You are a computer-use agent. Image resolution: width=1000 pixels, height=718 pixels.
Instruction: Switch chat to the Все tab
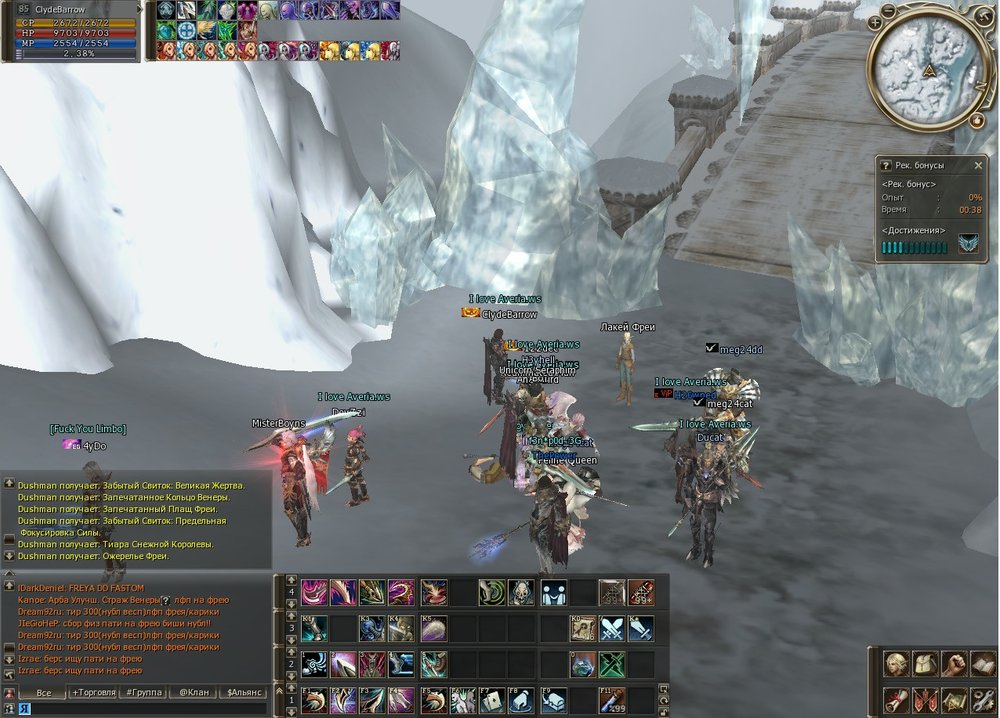pos(43,692)
